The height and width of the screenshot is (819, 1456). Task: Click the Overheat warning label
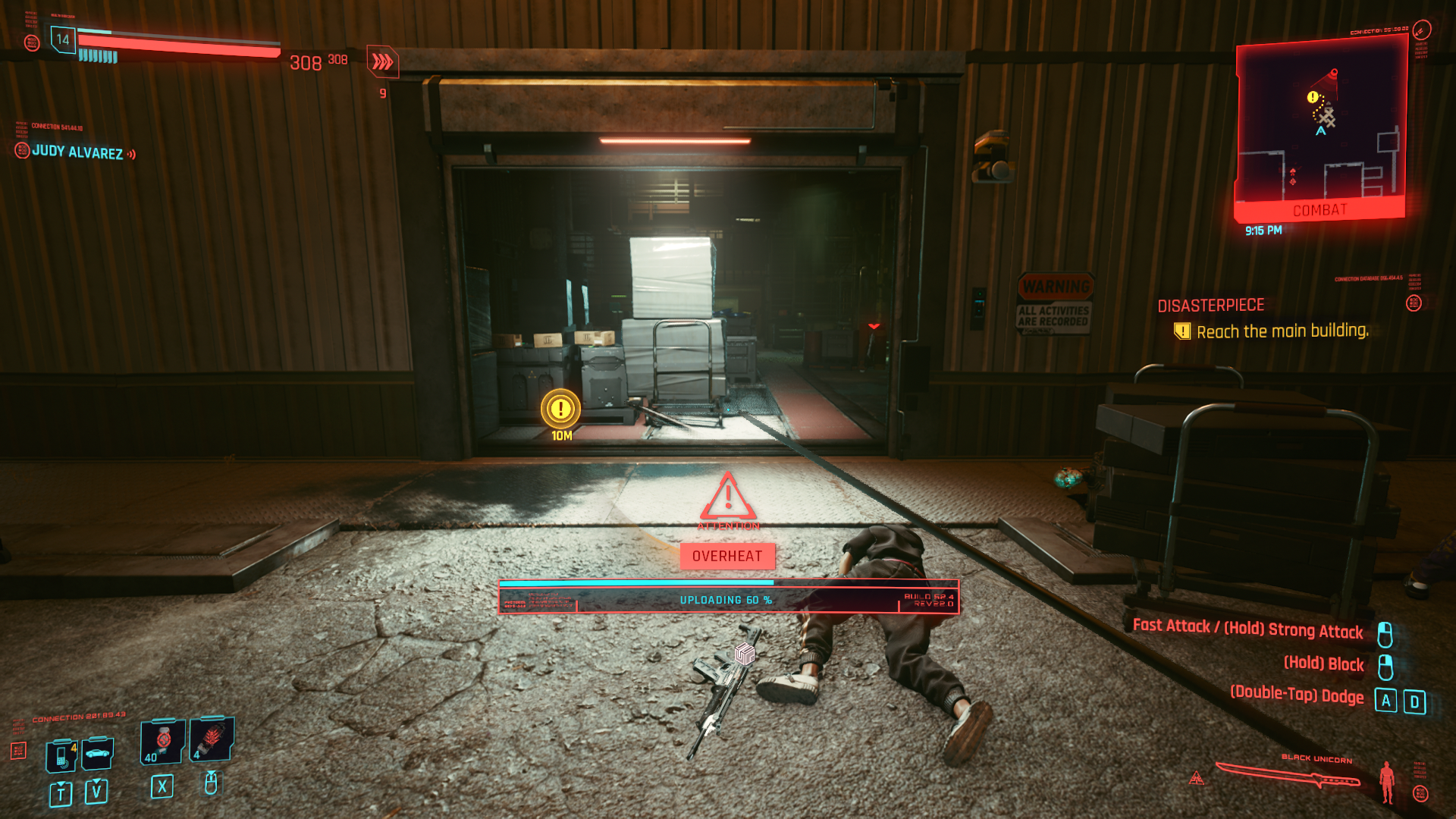727,556
